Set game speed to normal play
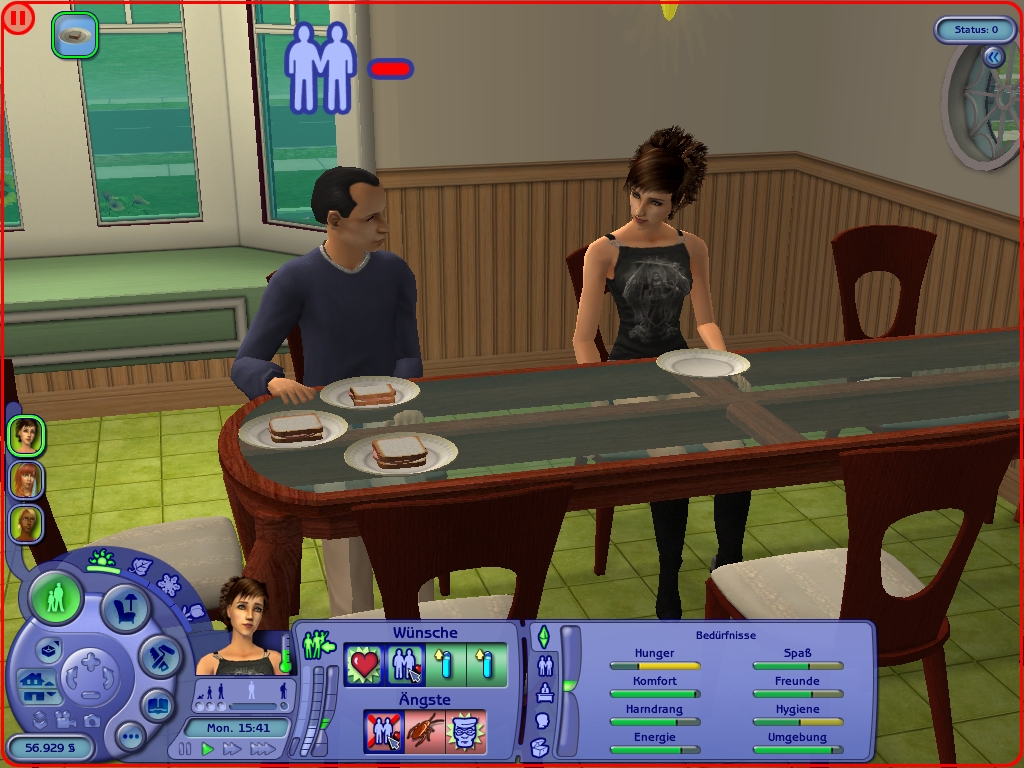1024x768 pixels. click(x=208, y=749)
